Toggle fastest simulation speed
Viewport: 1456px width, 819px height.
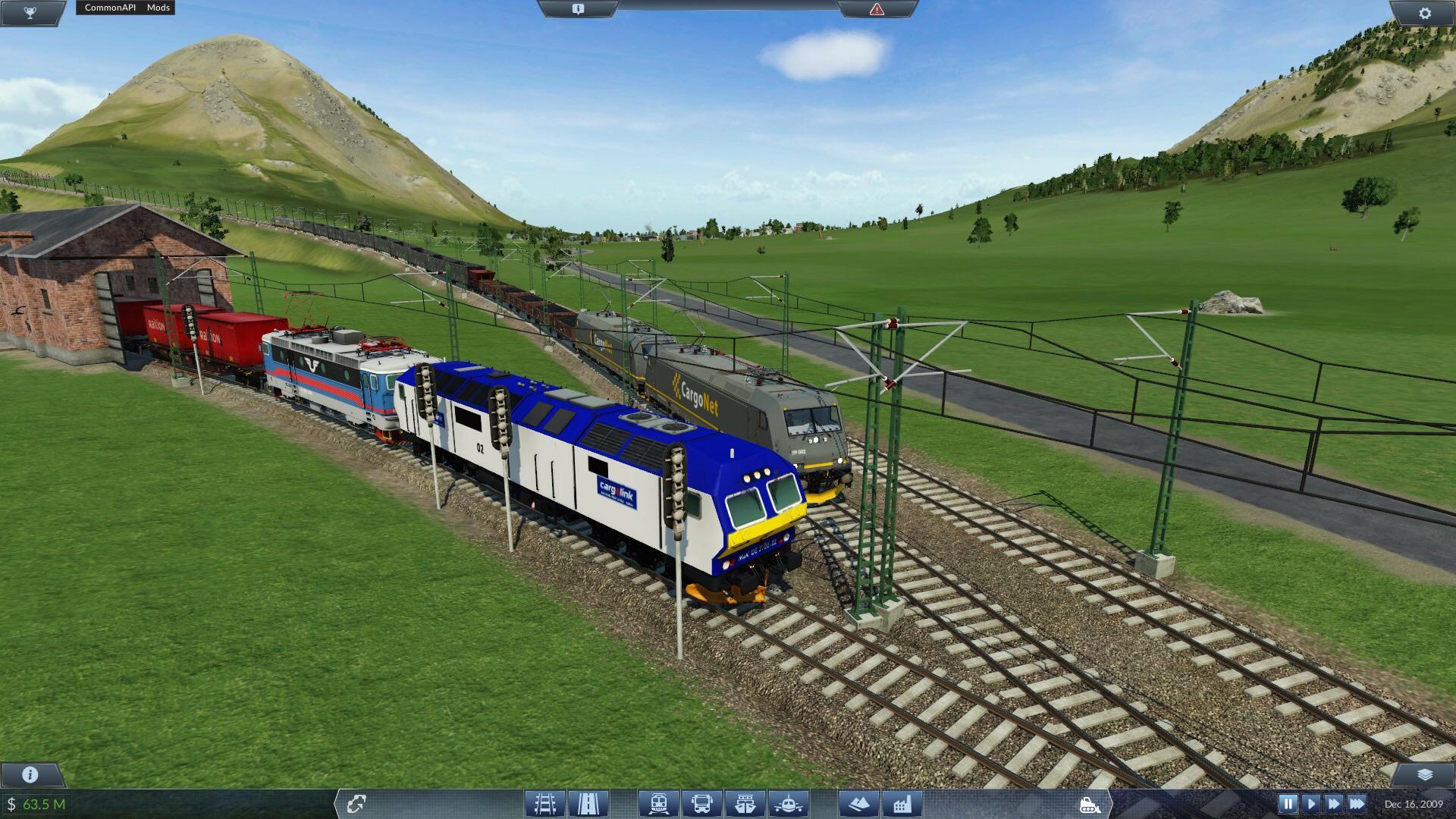(x=1356, y=802)
